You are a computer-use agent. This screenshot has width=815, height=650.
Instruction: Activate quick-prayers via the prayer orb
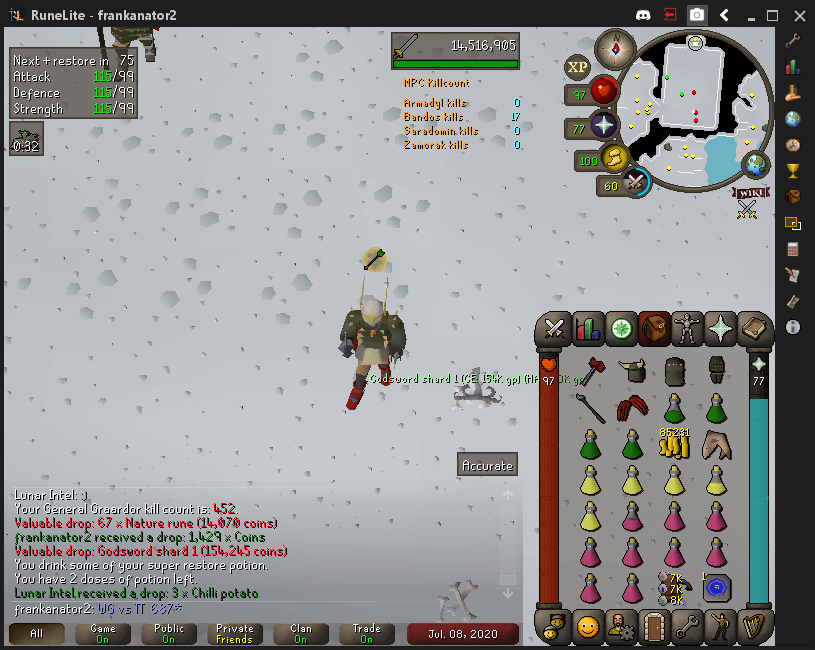[x=603, y=127]
